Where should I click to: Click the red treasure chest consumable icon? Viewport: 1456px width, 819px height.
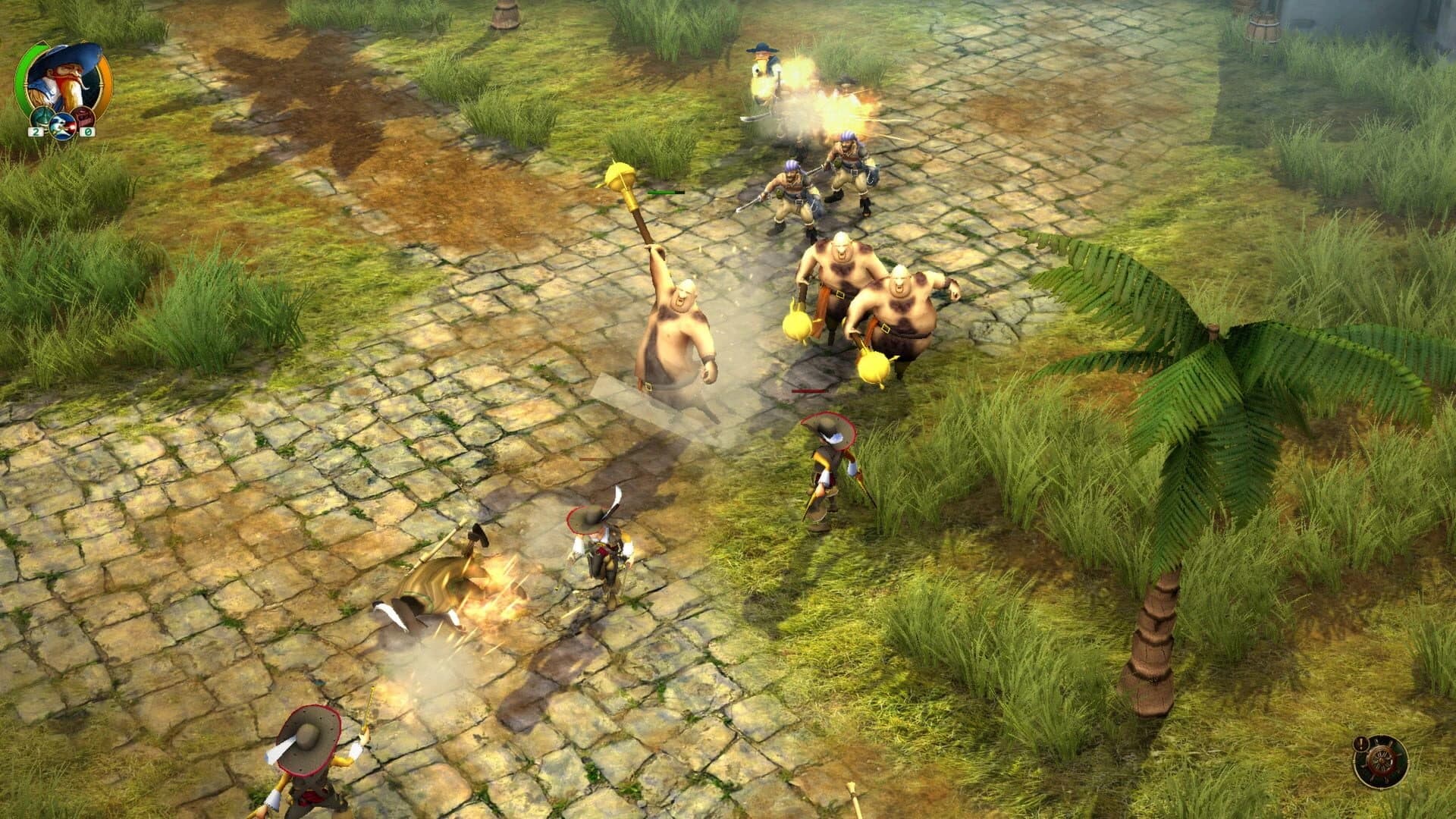(x=83, y=118)
